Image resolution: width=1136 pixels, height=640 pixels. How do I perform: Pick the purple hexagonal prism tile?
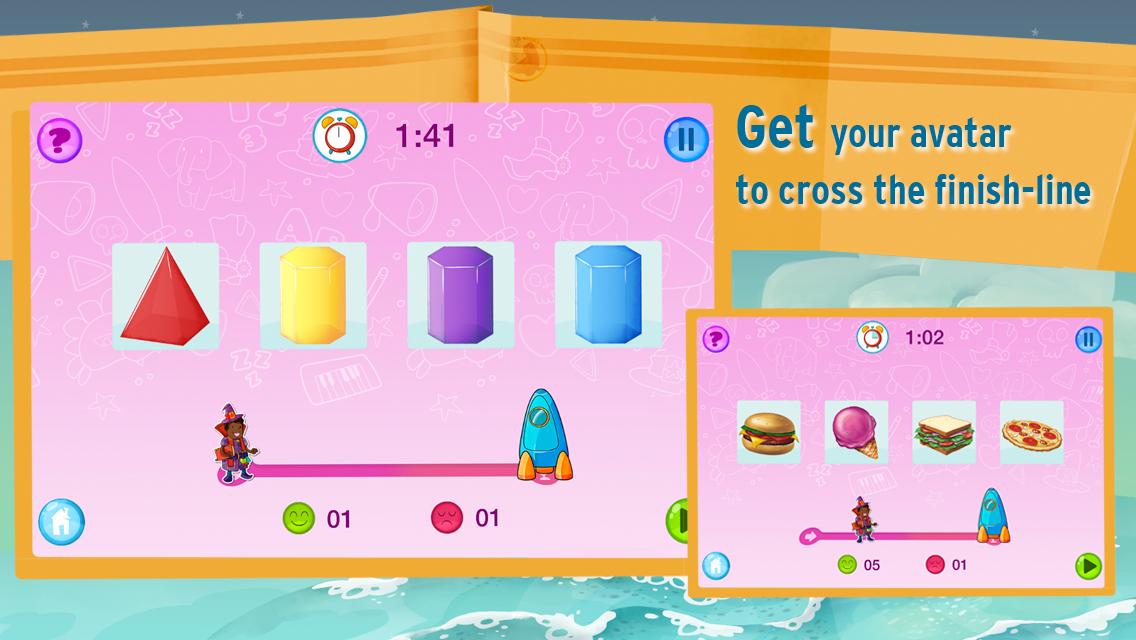460,296
